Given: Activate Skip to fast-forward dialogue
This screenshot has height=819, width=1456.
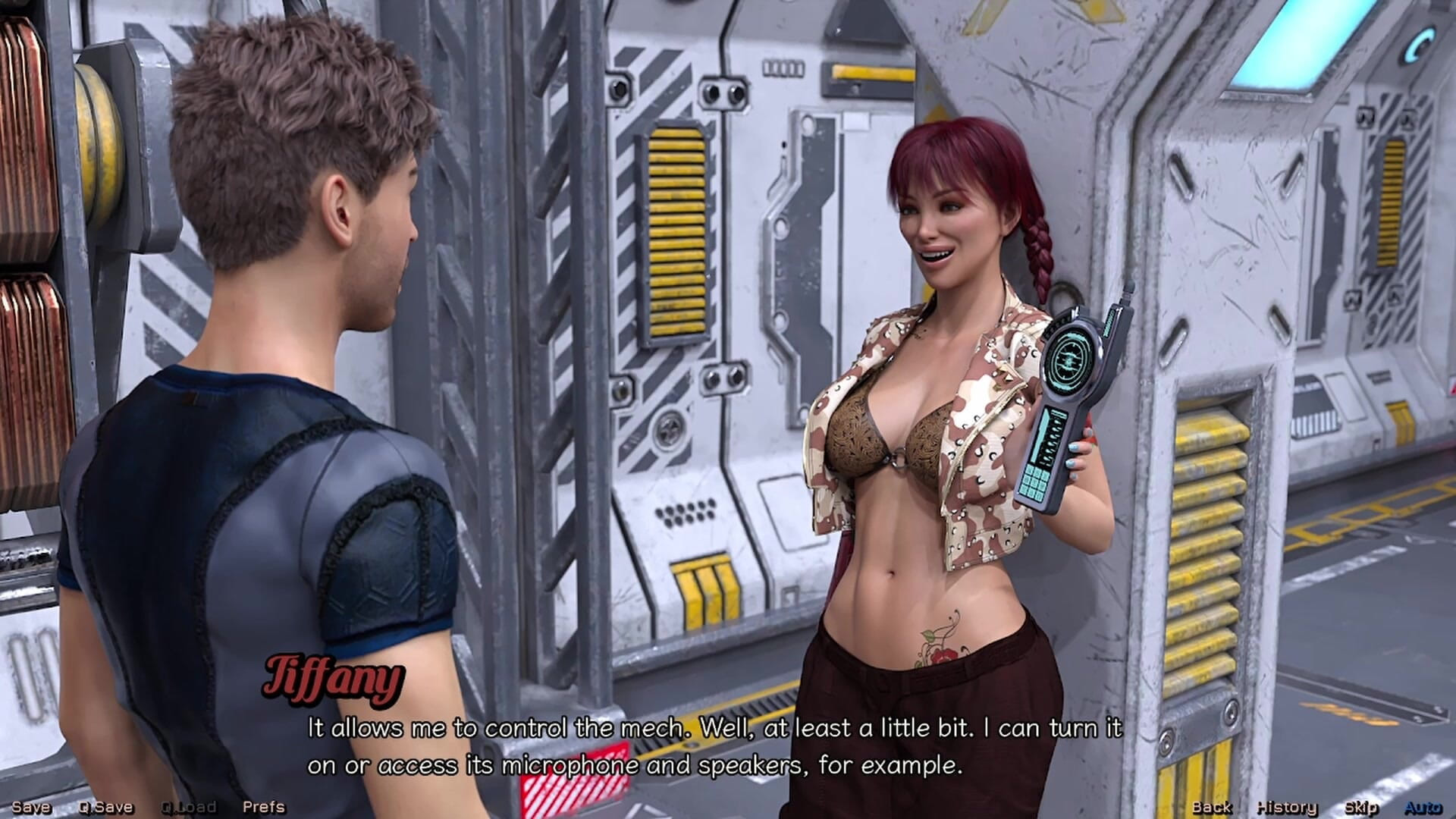Looking at the screenshot, I should (1360, 808).
